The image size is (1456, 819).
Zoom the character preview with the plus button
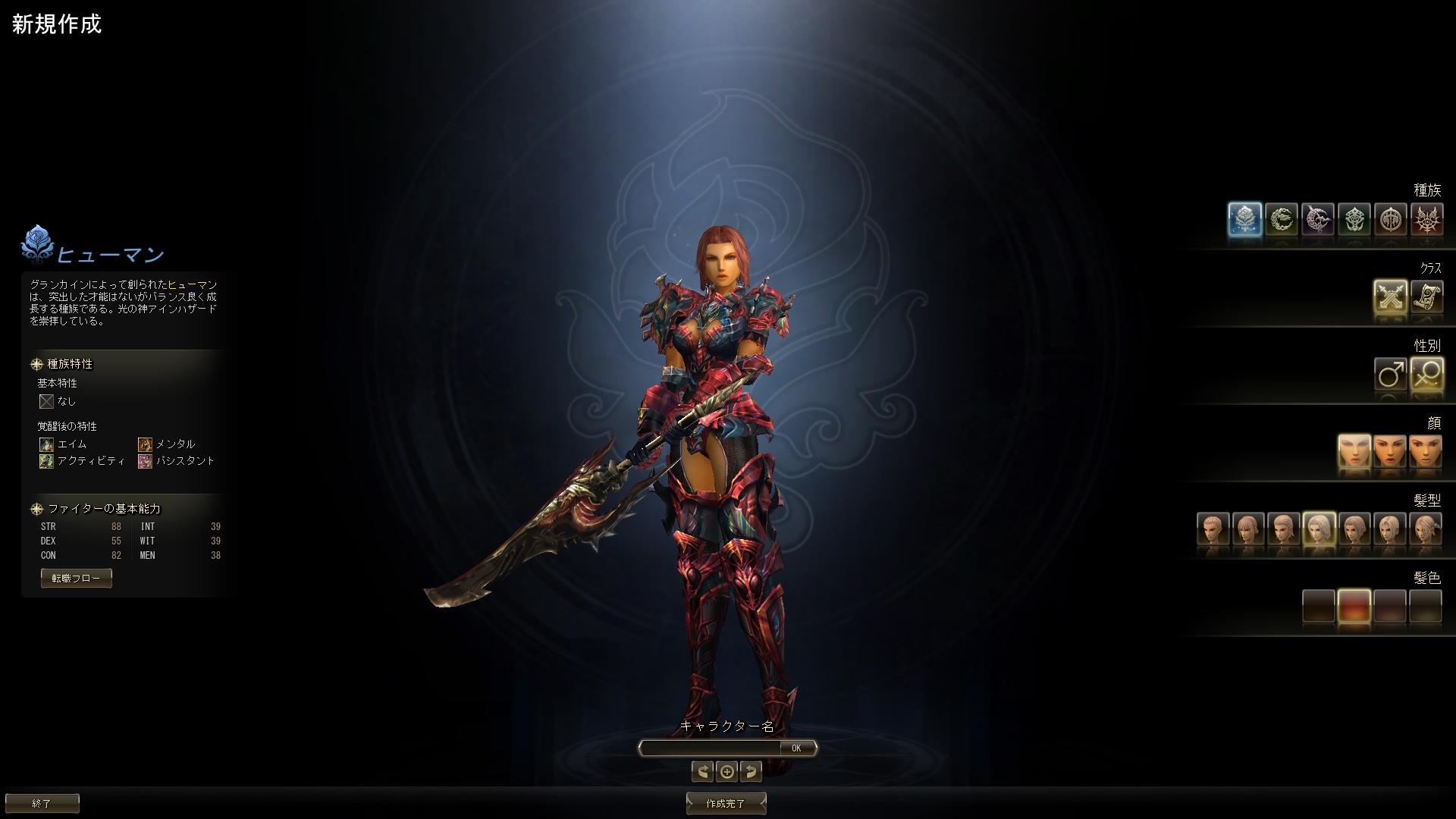726,771
